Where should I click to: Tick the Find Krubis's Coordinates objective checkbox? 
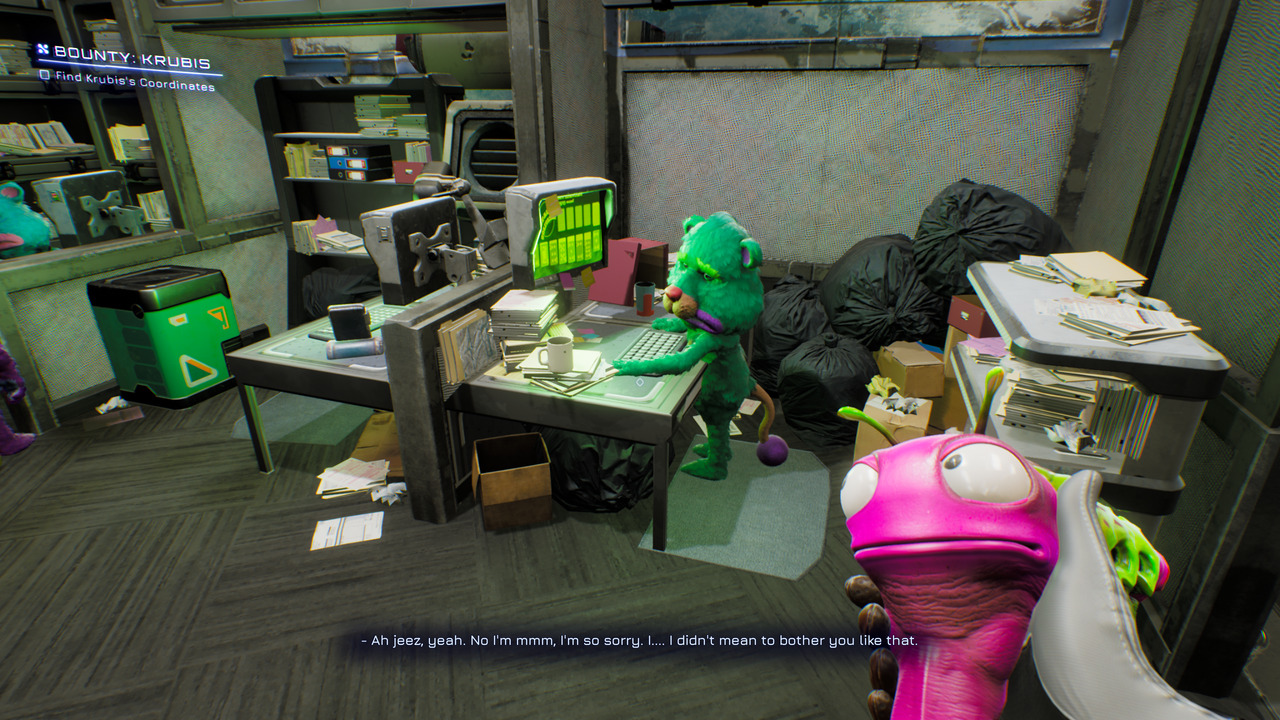click(x=45, y=76)
